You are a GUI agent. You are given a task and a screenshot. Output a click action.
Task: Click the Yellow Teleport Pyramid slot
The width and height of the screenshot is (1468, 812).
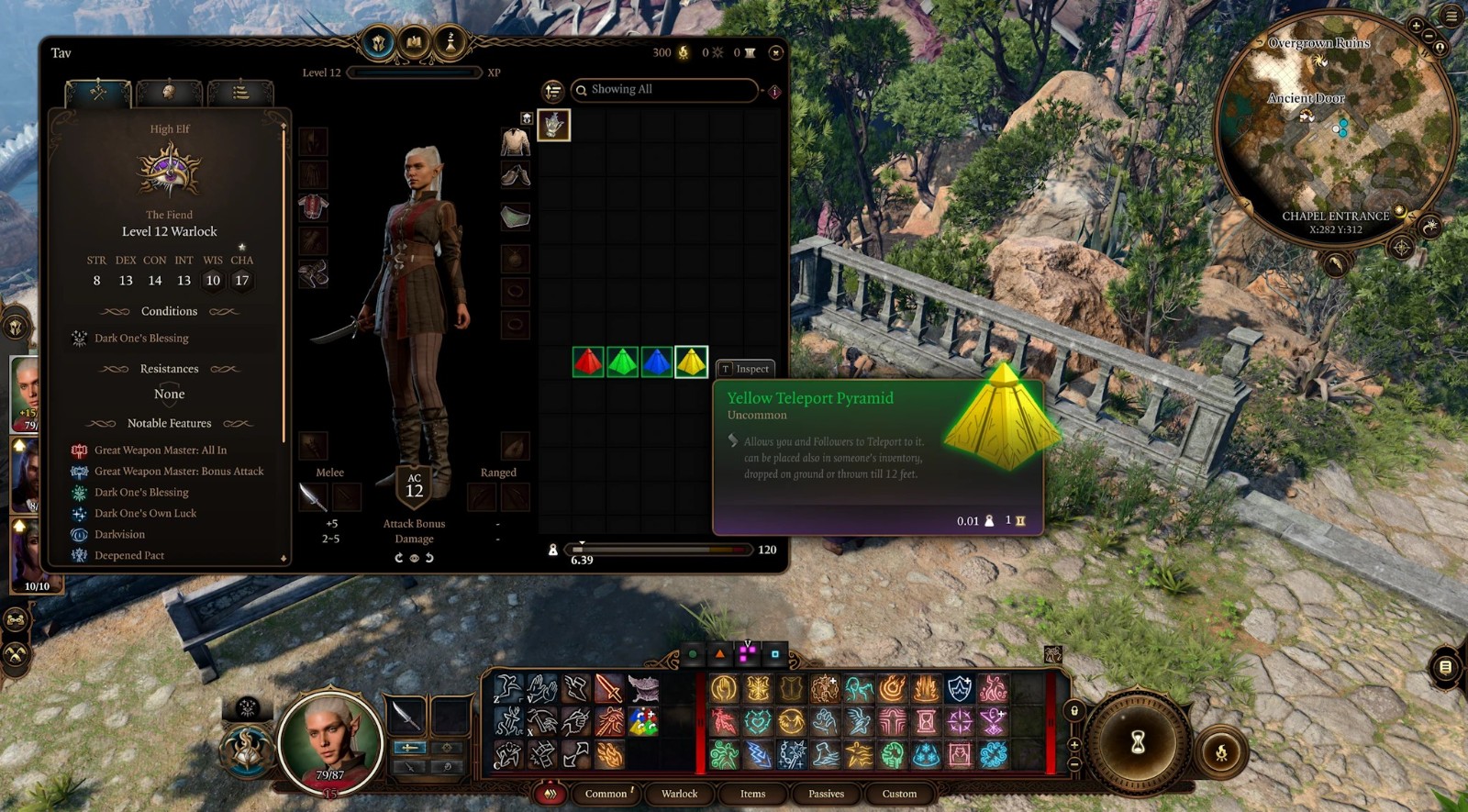691,362
